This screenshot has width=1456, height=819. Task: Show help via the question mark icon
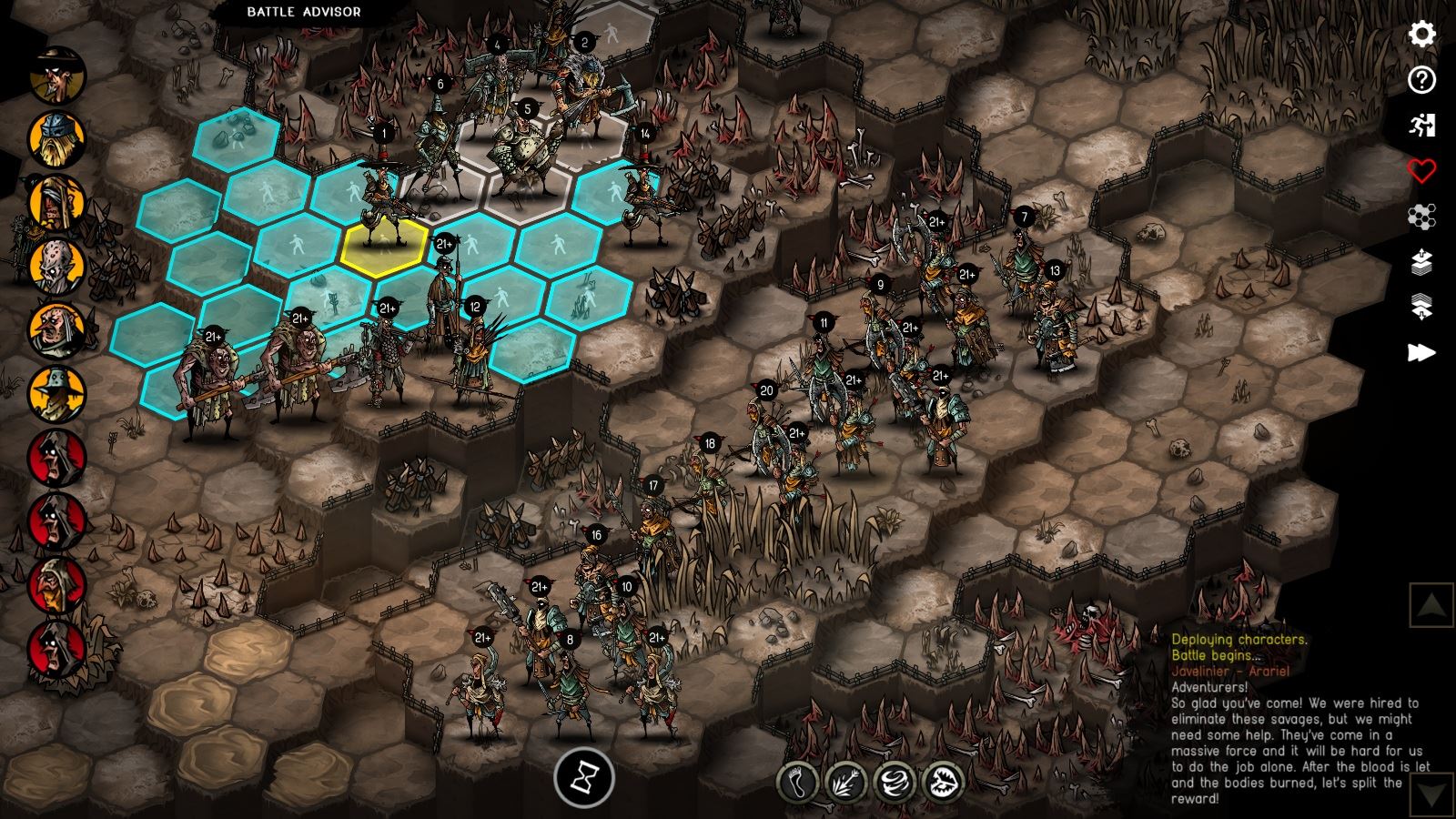point(1421,80)
